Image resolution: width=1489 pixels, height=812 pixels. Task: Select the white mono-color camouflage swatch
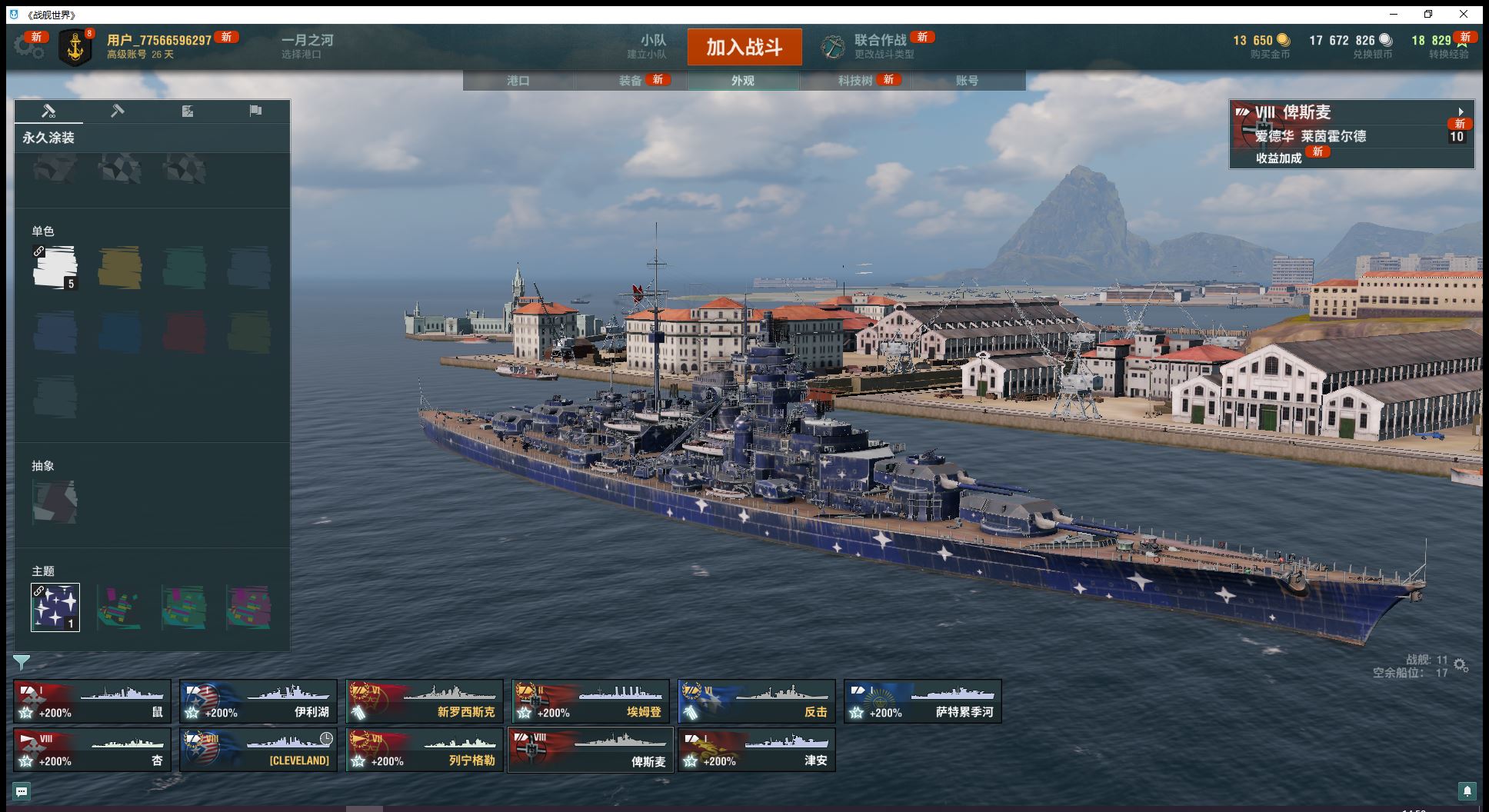tap(55, 268)
